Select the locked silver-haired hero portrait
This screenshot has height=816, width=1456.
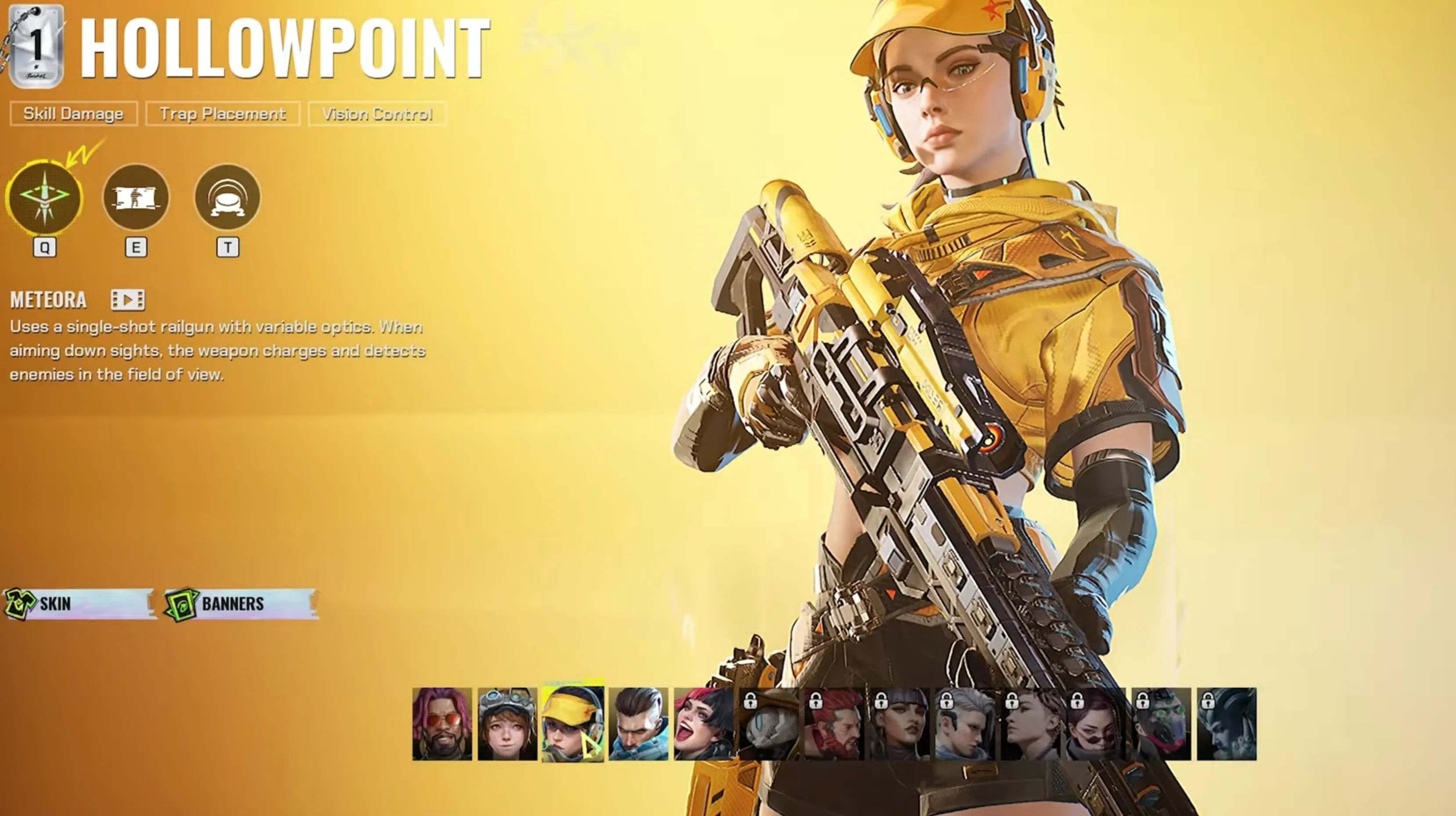coord(965,724)
